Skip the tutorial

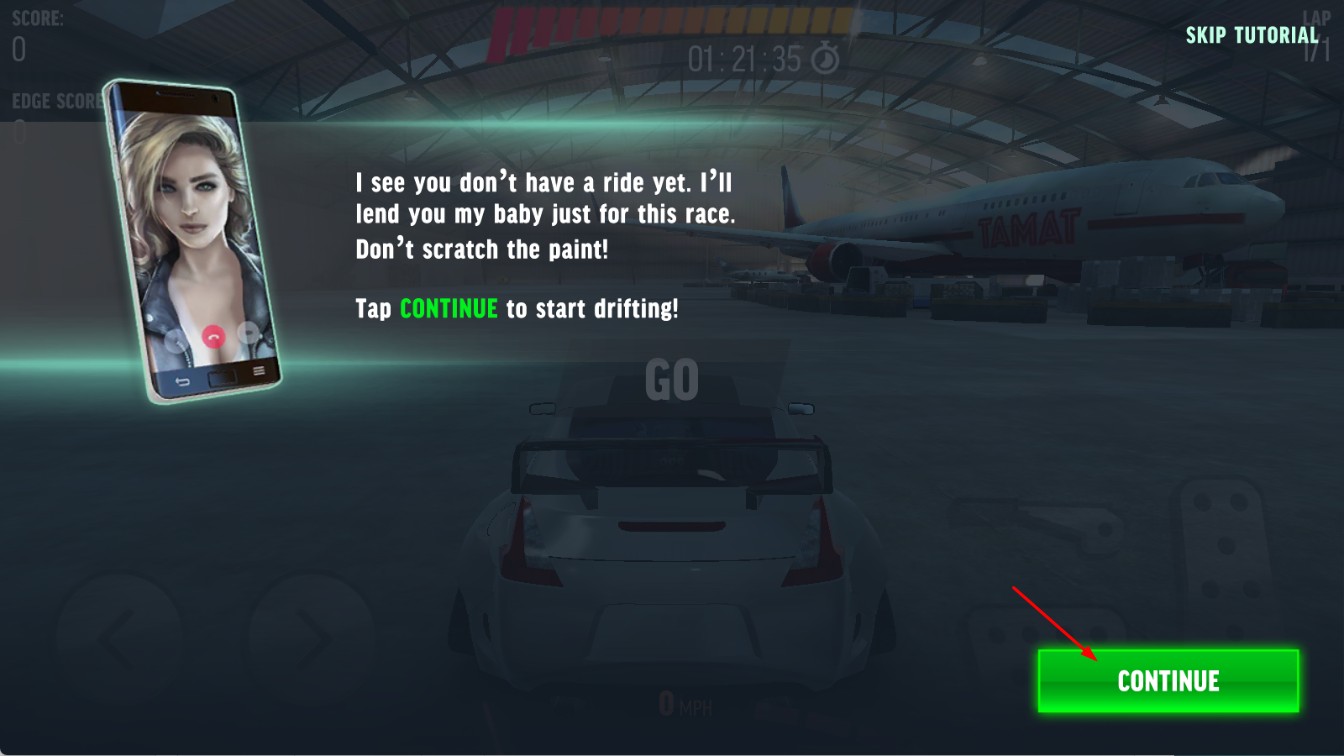pos(1252,35)
